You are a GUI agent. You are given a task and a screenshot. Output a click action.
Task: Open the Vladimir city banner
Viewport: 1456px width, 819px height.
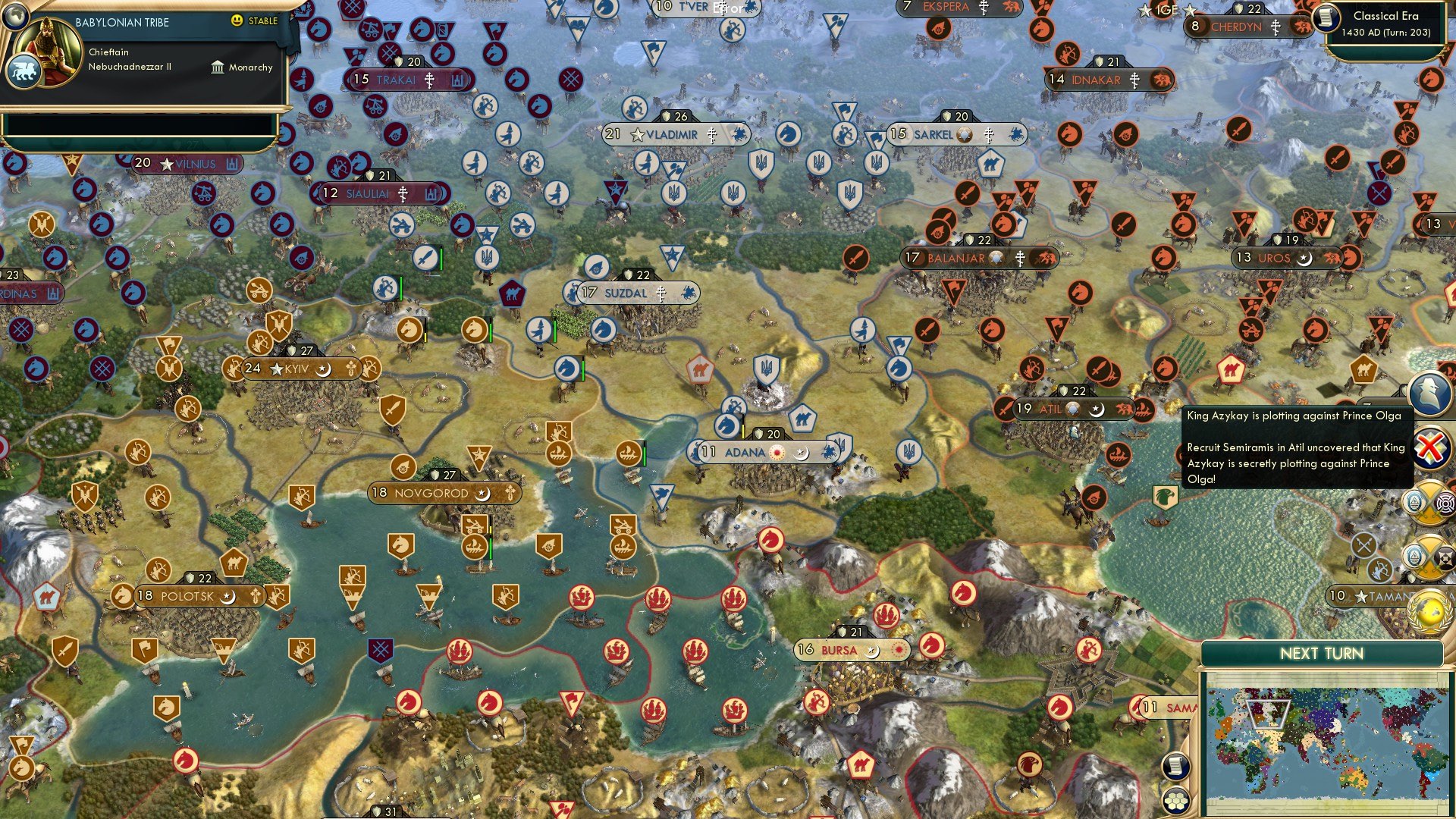[675, 135]
